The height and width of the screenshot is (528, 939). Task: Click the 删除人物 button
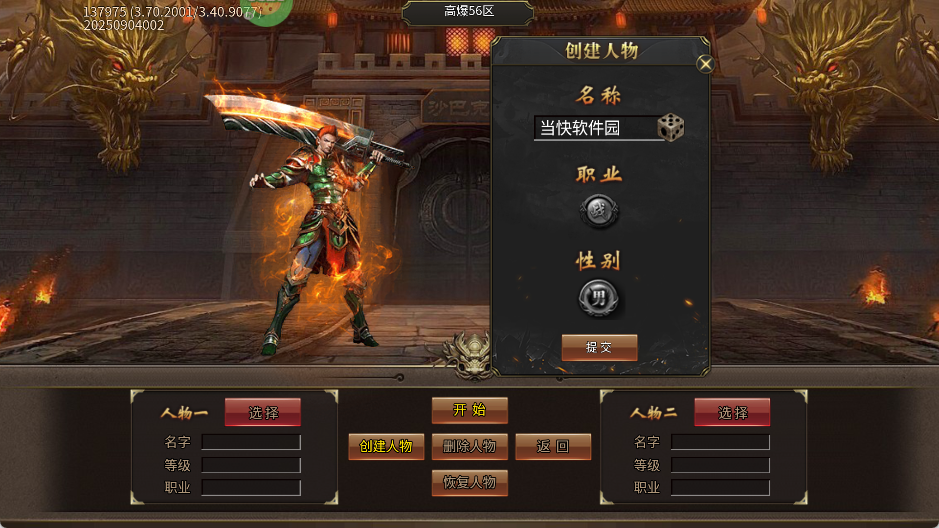tap(469, 447)
